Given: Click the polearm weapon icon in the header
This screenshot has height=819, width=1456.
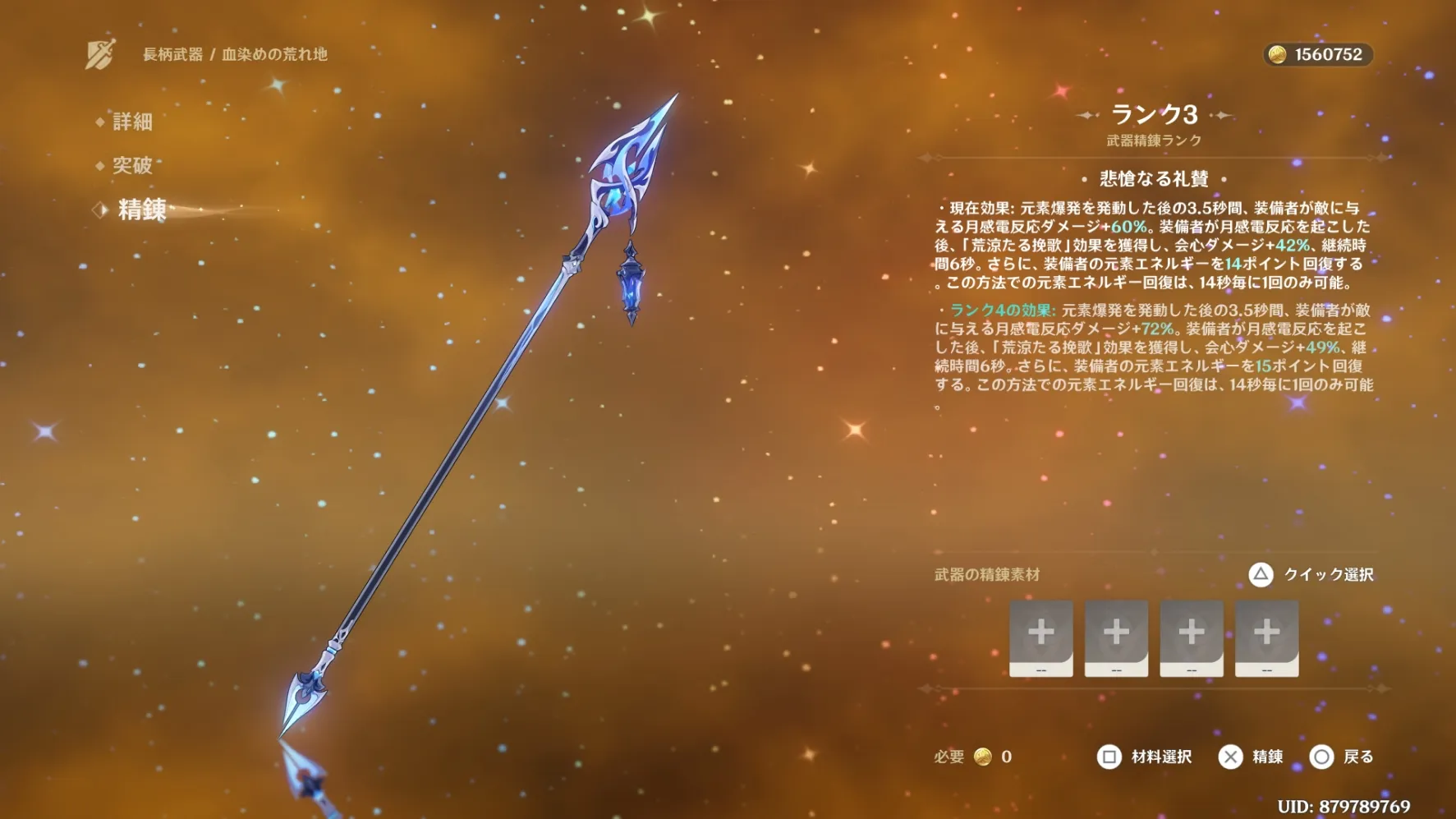Looking at the screenshot, I should click(x=101, y=54).
